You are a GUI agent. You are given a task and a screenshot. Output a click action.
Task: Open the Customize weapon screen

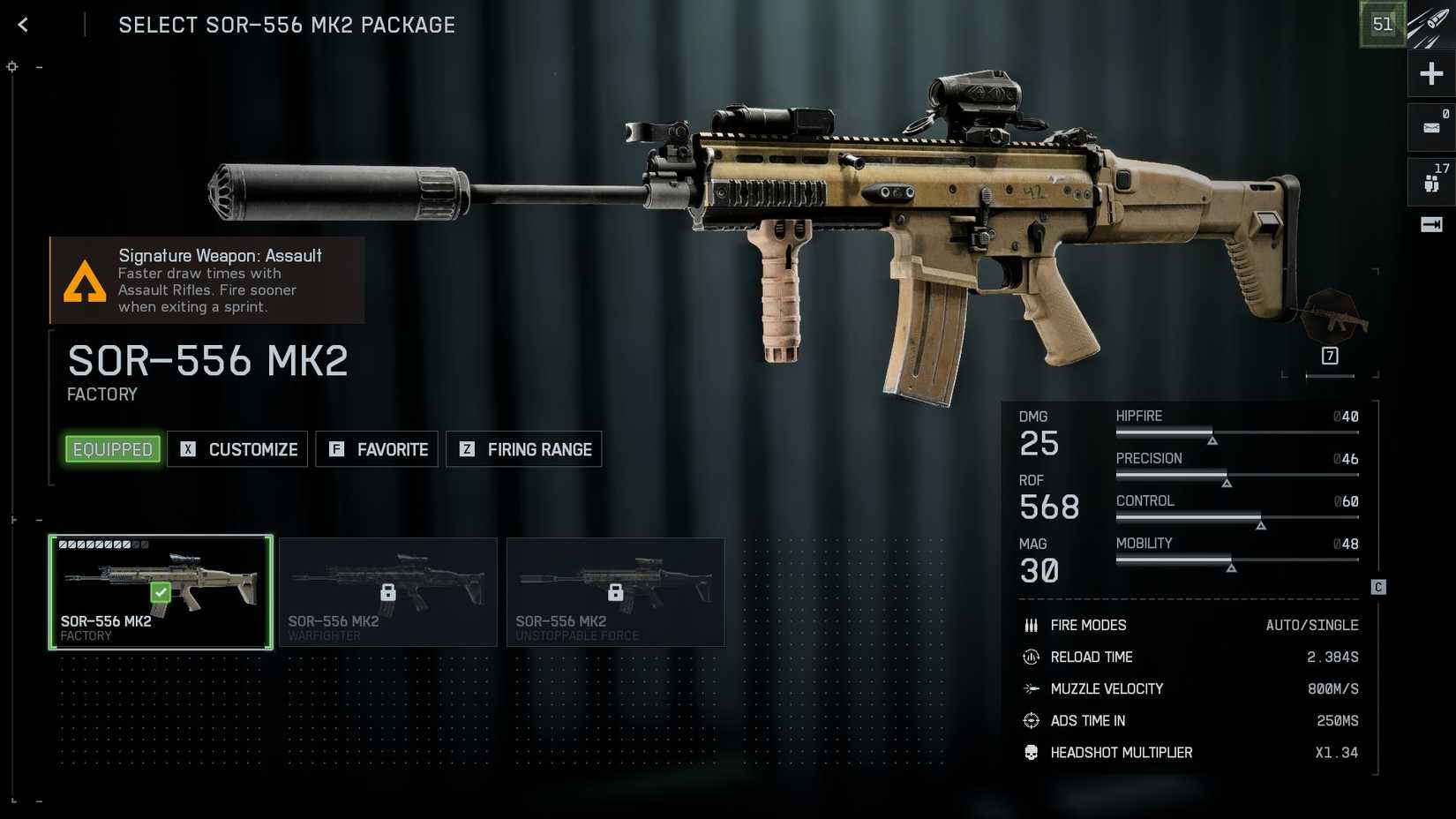(237, 449)
